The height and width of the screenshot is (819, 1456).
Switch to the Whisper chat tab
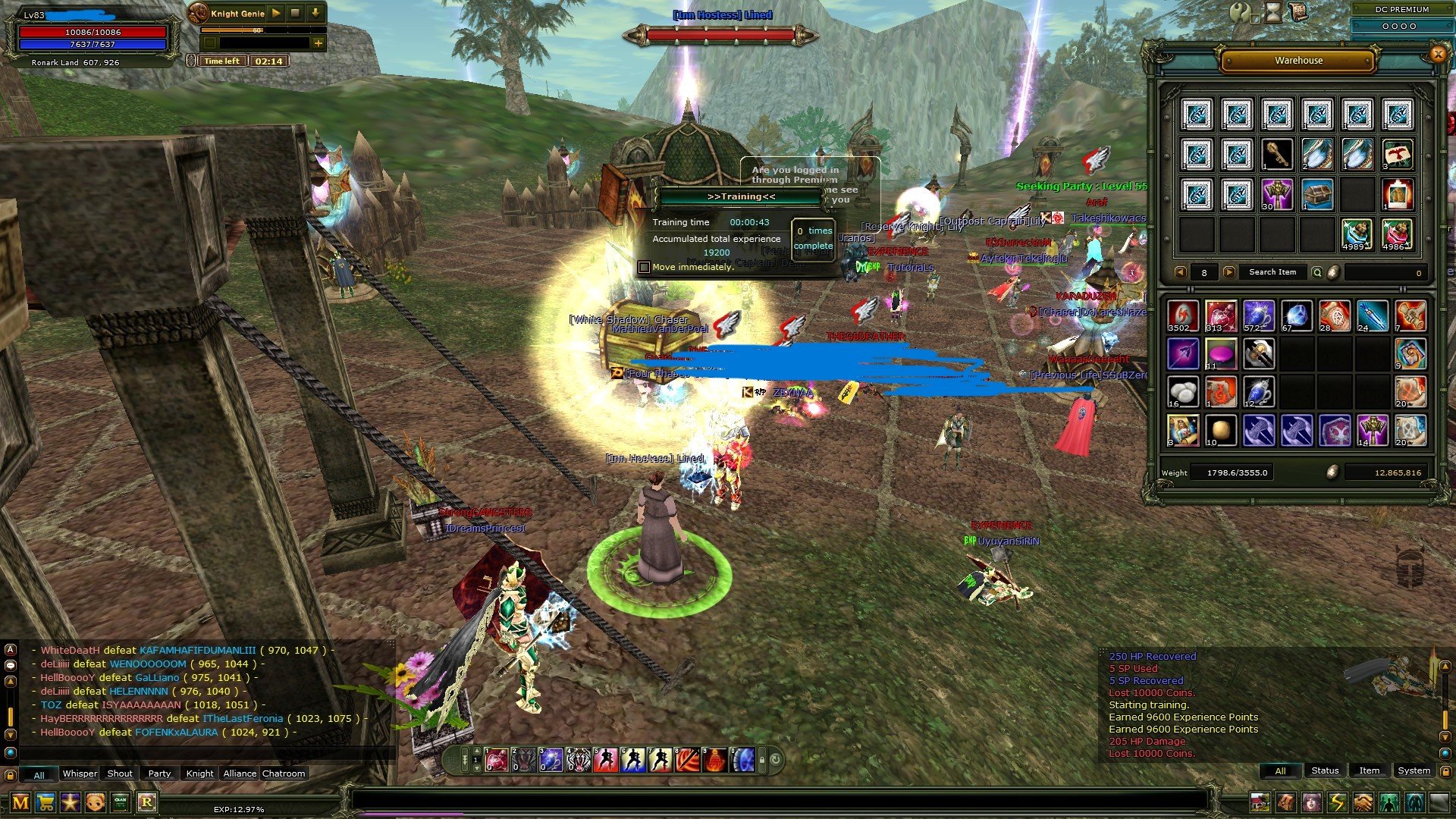pyautogui.click(x=80, y=773)
